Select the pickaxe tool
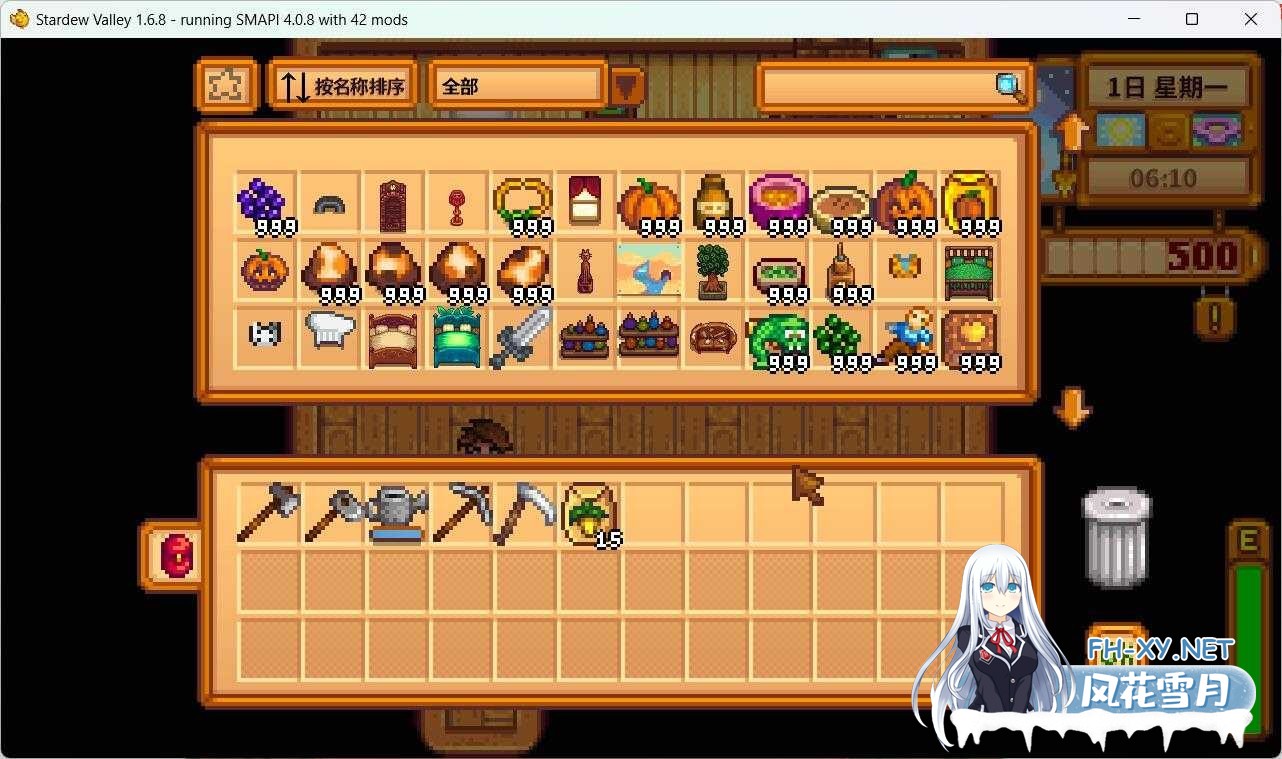This screenshot has width=1282, height=759. pos(459,513)
